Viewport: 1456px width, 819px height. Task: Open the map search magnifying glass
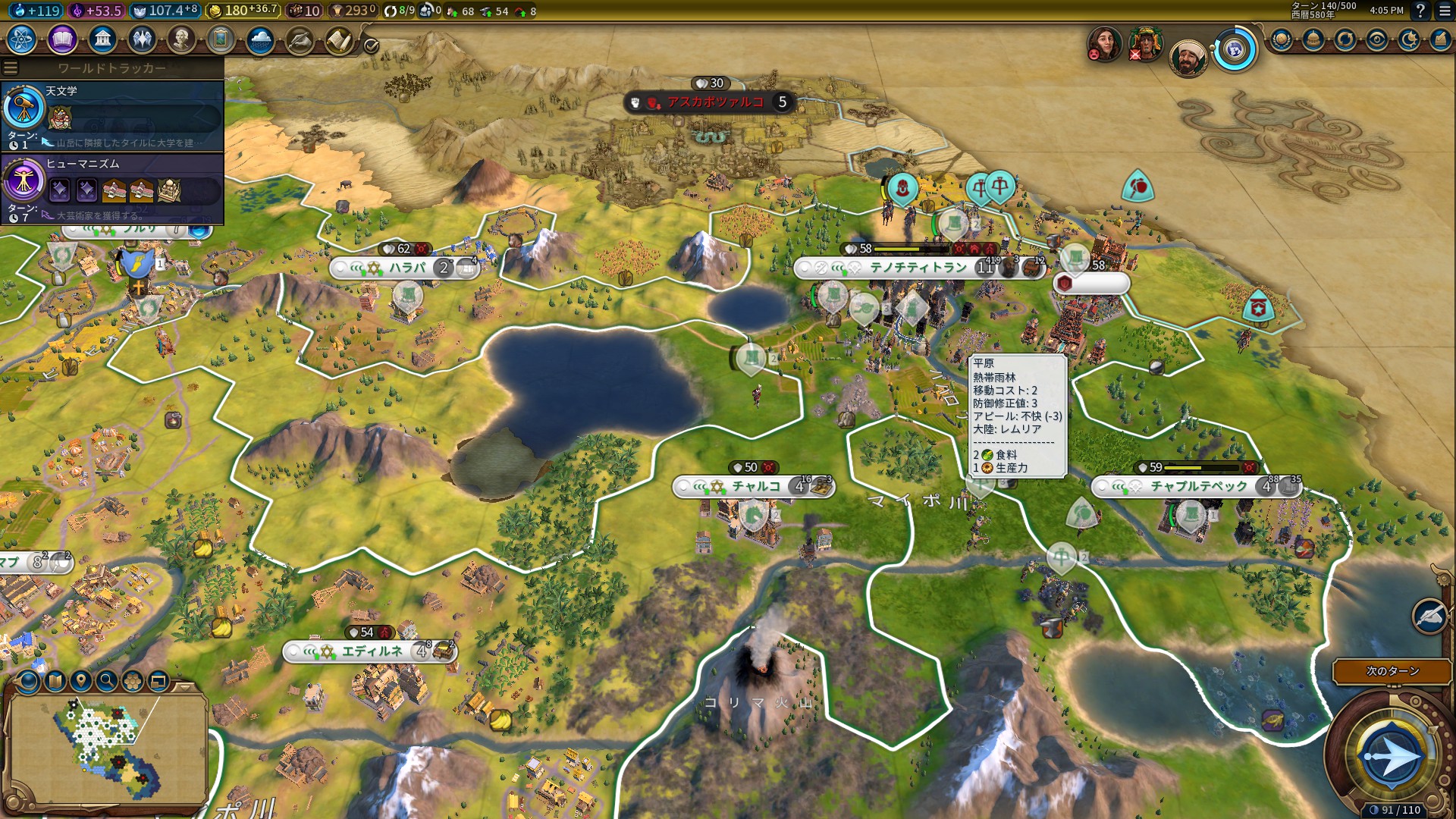(x=107, y=681)
